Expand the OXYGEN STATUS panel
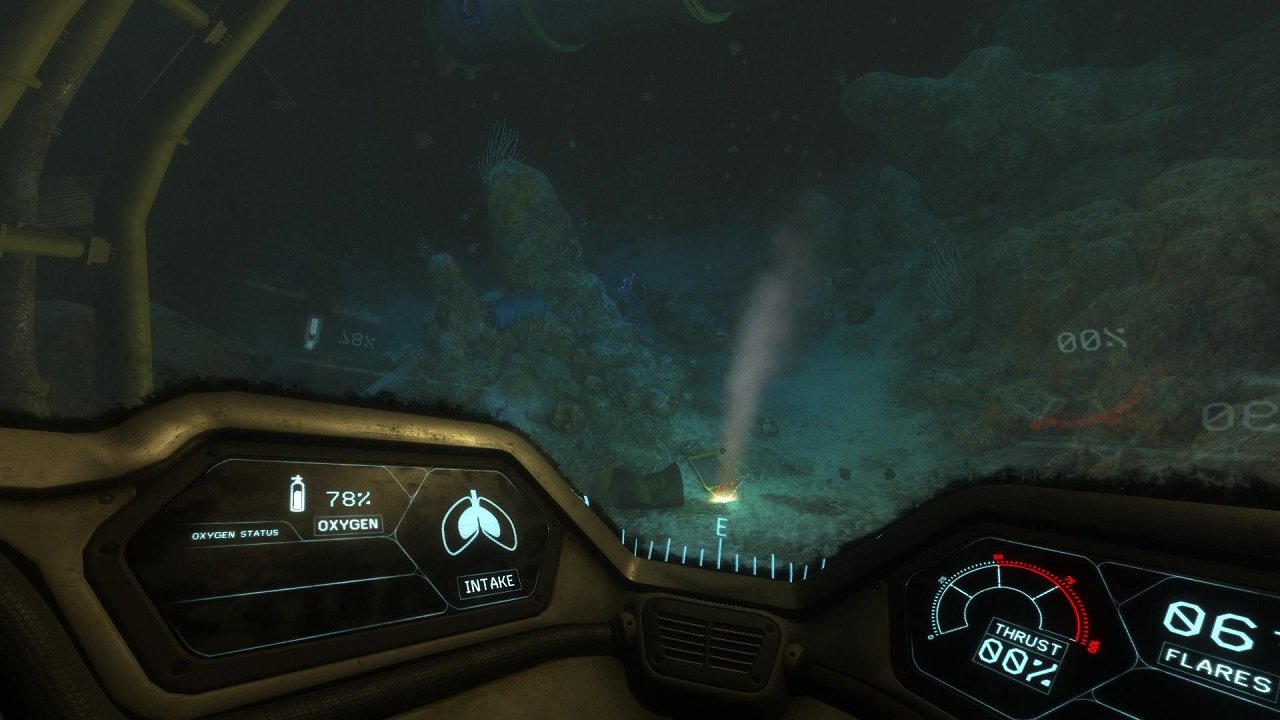This screenshot has height=720, width=1280. tap(237, 535)
